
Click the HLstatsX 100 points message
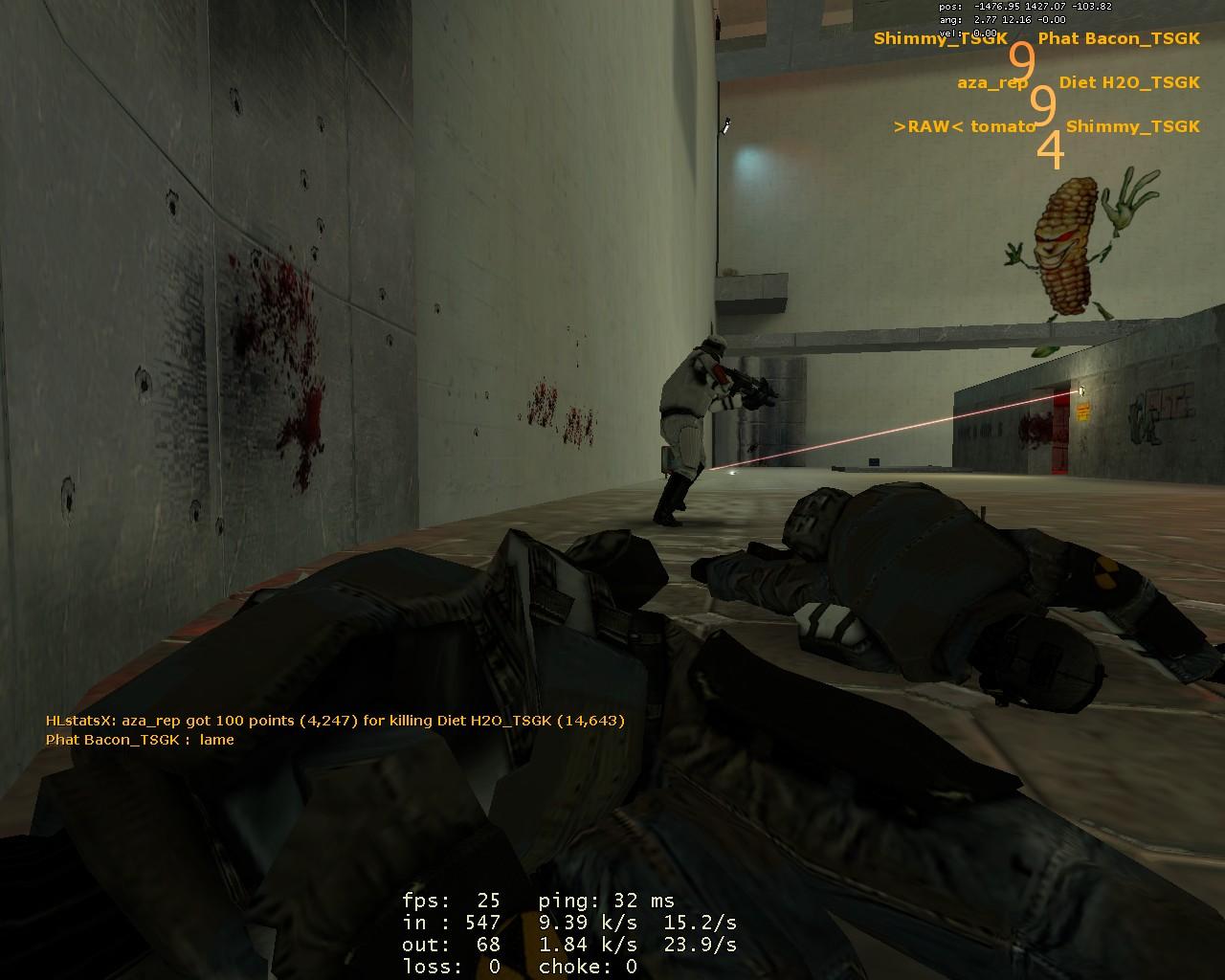click(335, 721)
